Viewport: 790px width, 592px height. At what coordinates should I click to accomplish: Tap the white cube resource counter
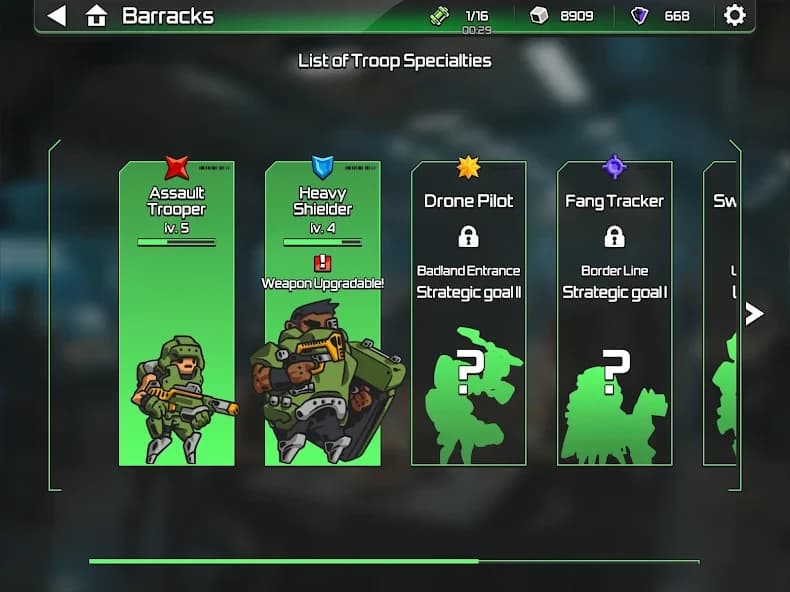pyautogui.click(x=562, y=16)
